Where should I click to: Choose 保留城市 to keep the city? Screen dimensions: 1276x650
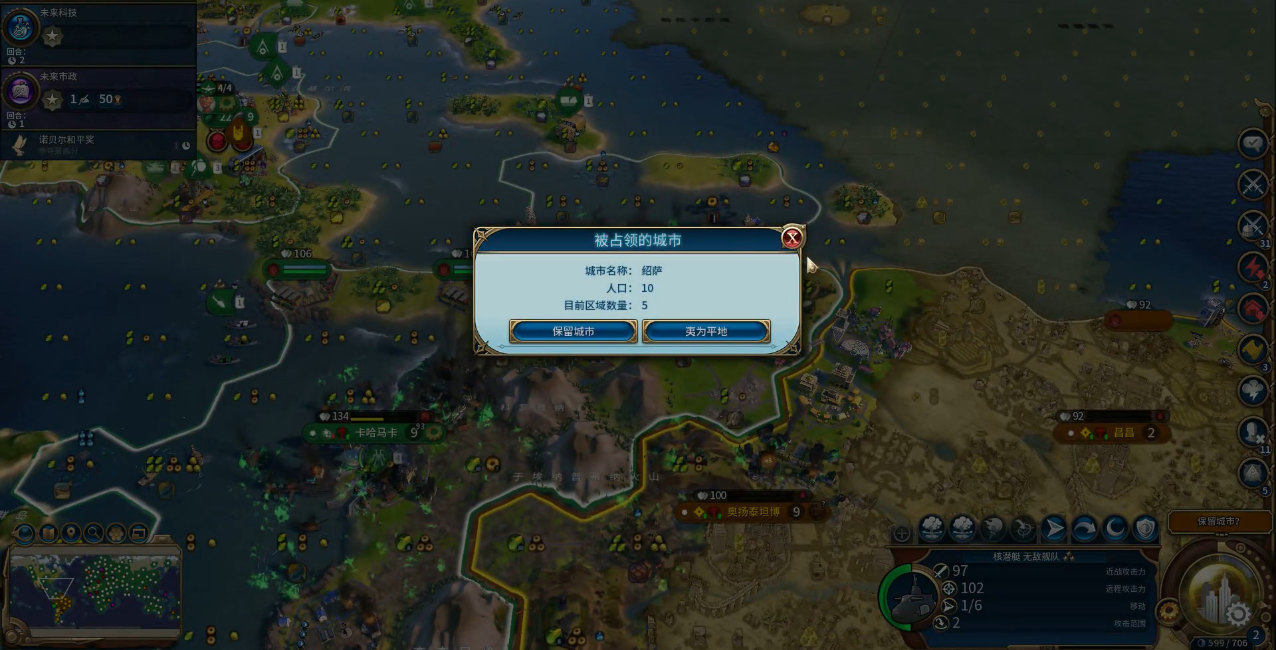573,331
